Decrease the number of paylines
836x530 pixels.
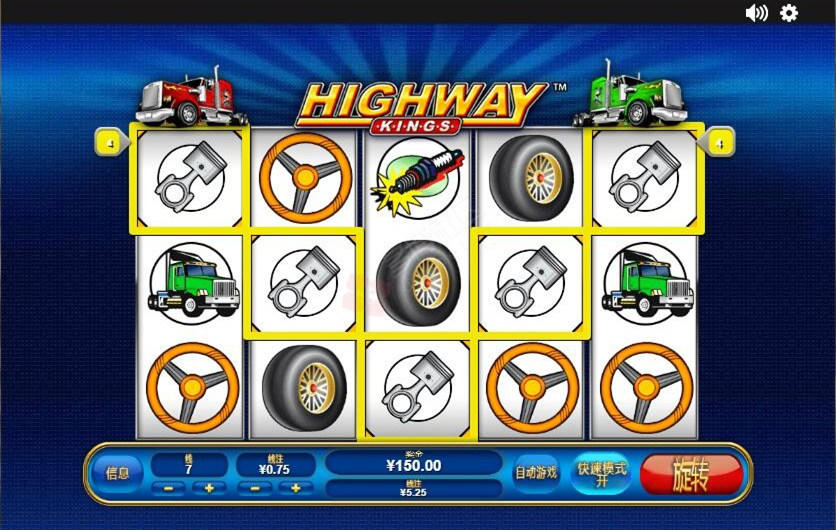[168, 488]
